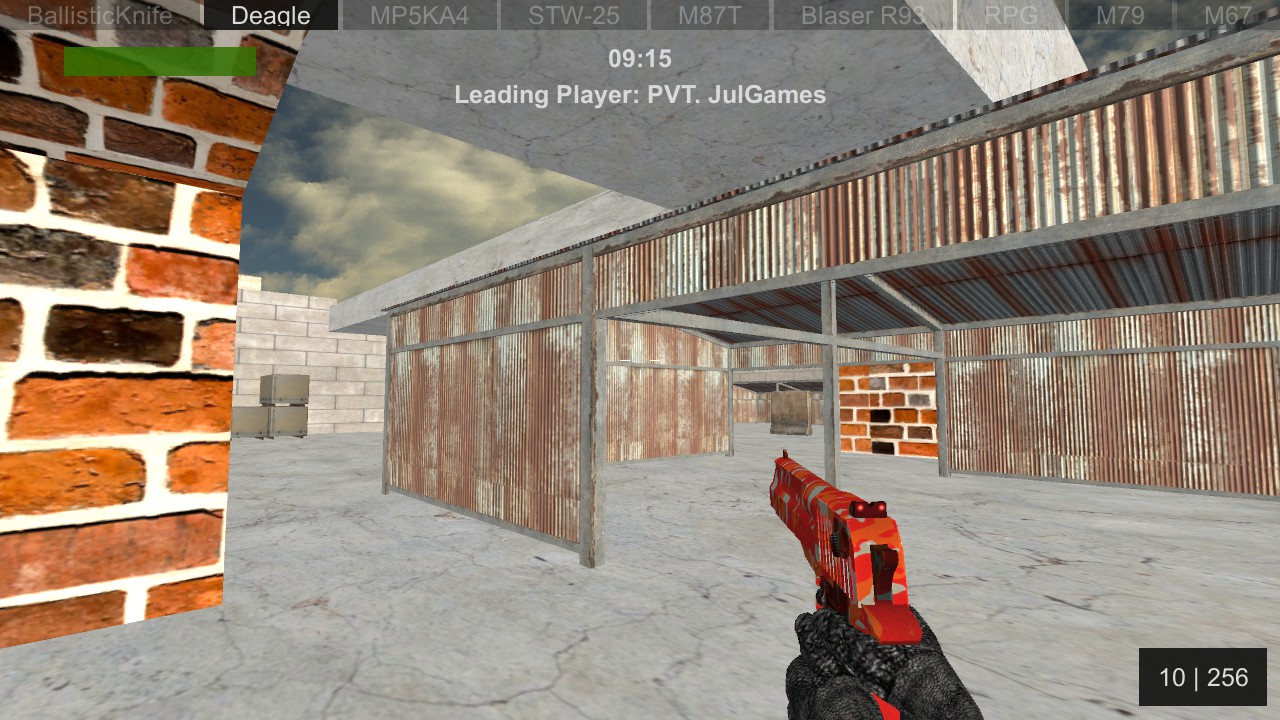Open the highlighted Deagle entry
The width and height of the screenshot is (1280, 720).
point(270,15)
